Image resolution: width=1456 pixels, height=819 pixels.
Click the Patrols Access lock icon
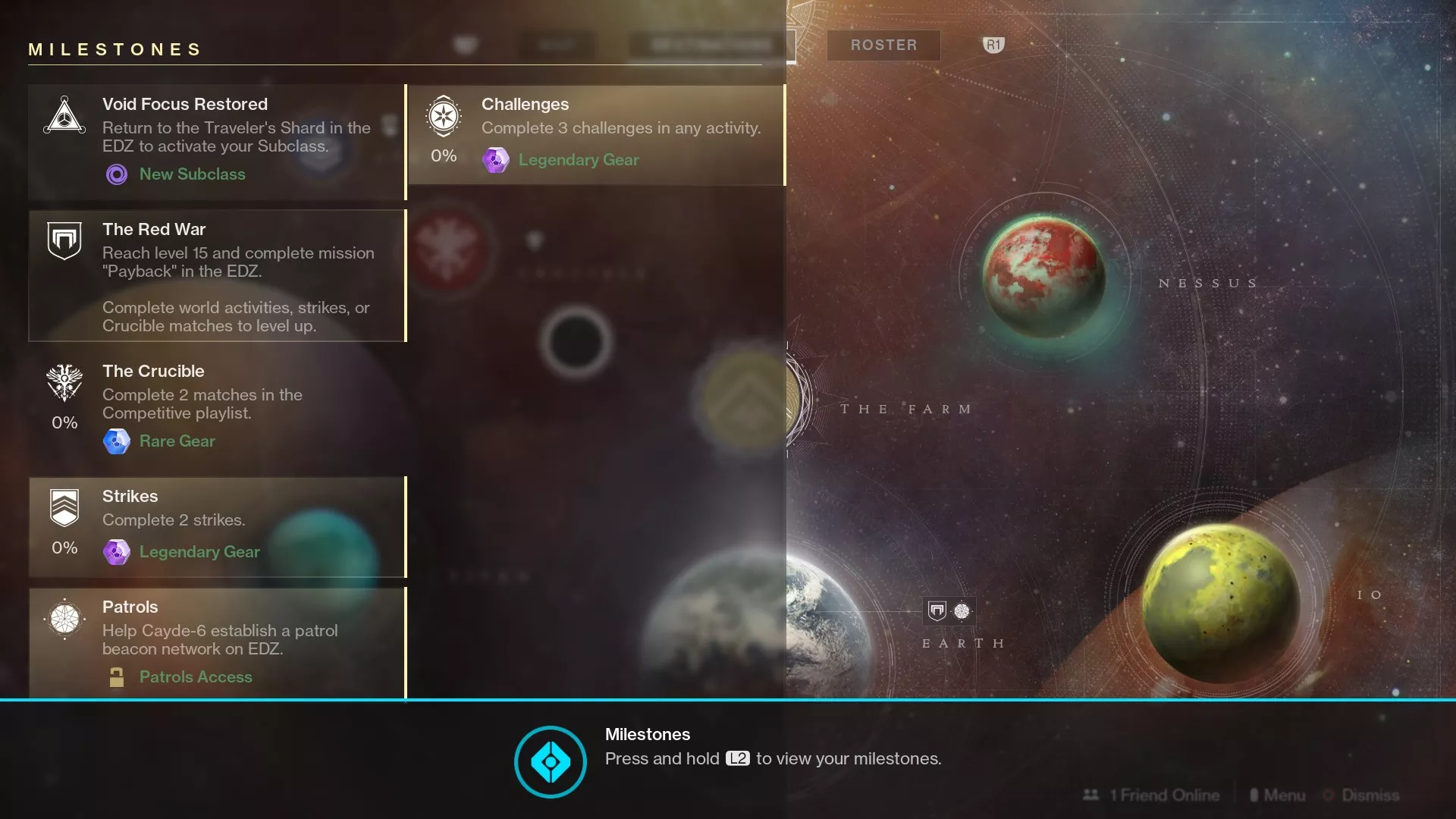117,676
